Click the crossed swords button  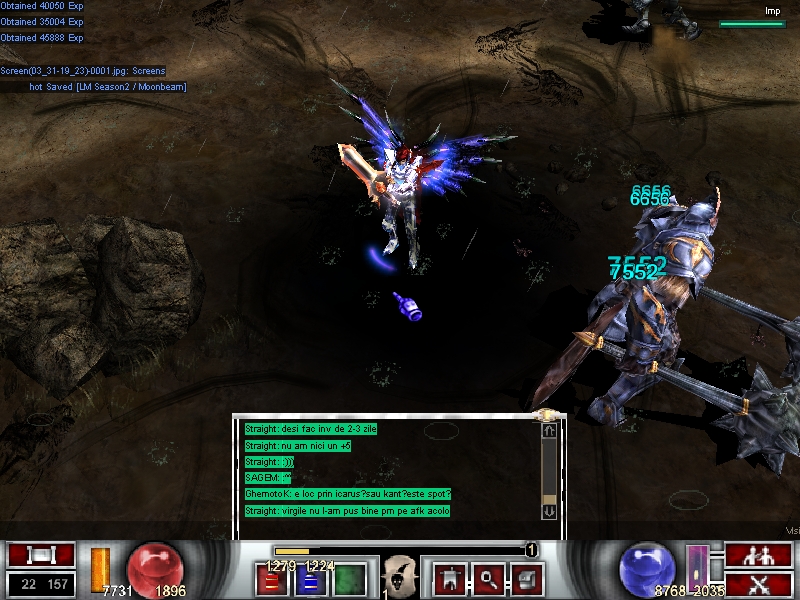[758, 584]
